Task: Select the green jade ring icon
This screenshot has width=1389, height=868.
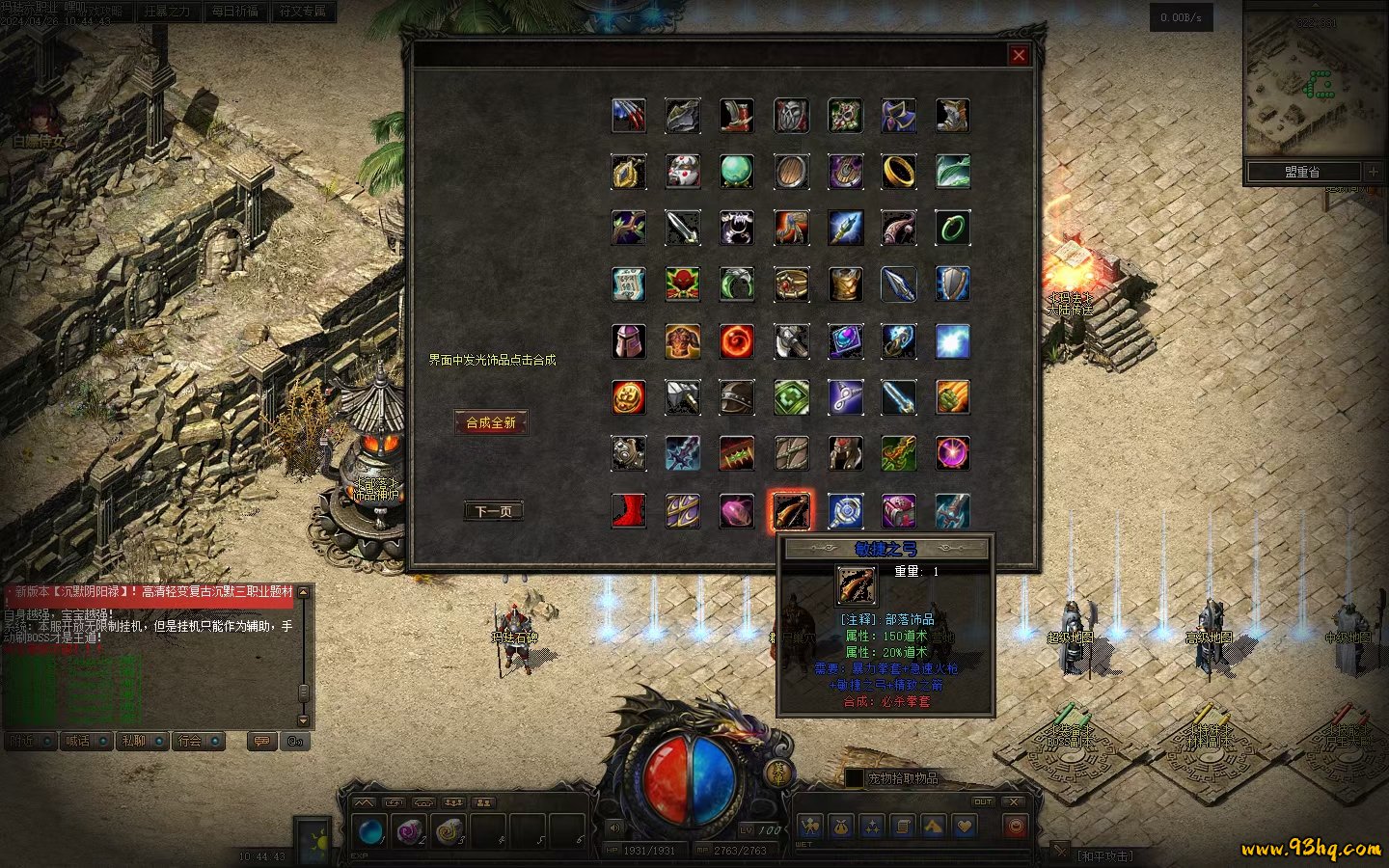Action: click(x=953, y=228)
